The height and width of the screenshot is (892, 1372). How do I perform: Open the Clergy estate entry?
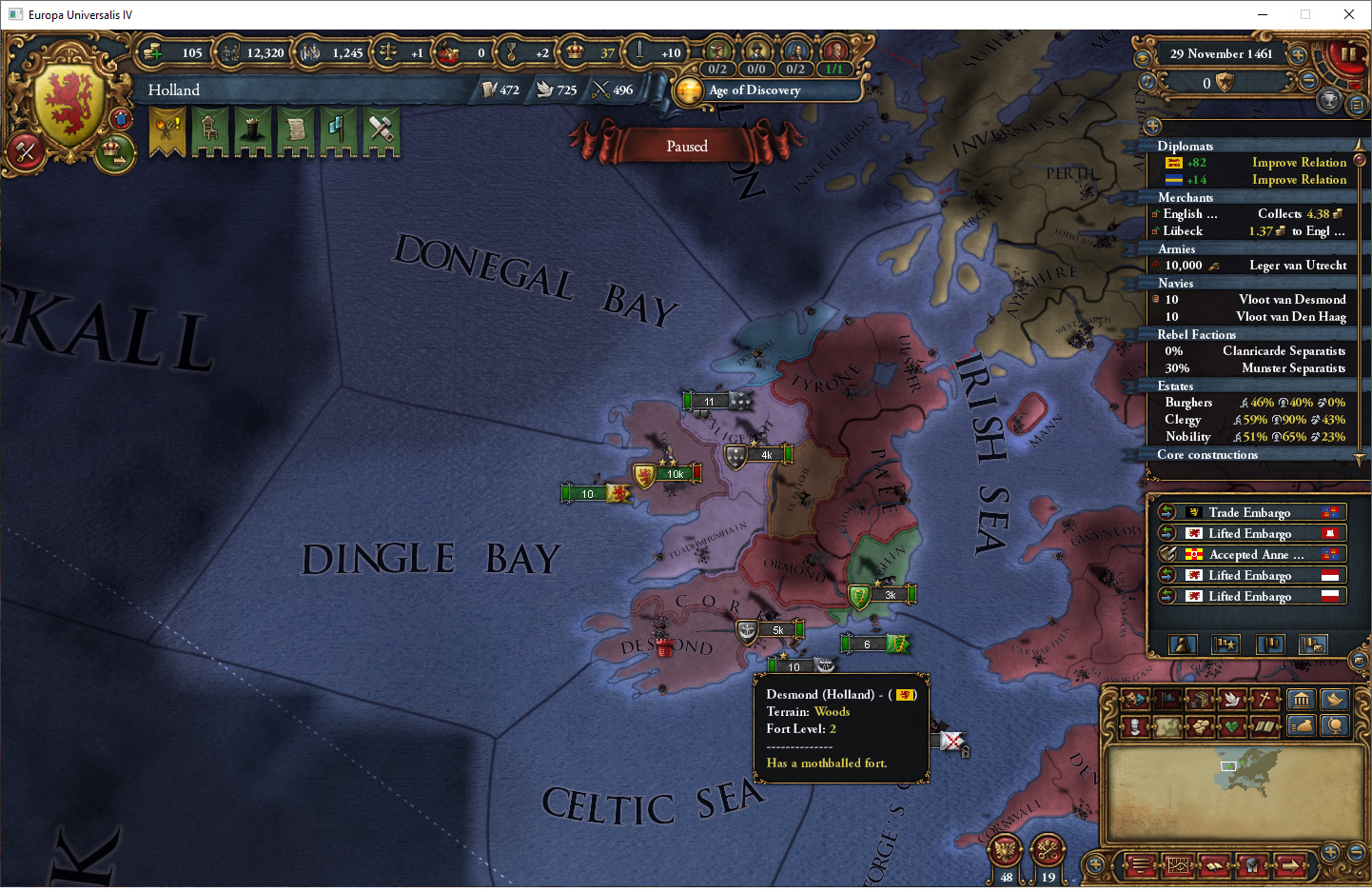coord(1254,420)
